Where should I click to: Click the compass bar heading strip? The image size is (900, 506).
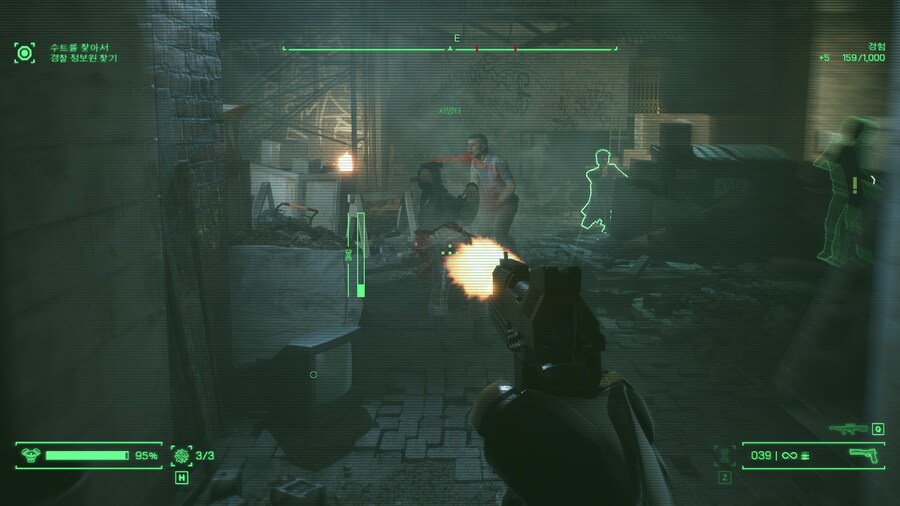450,48
